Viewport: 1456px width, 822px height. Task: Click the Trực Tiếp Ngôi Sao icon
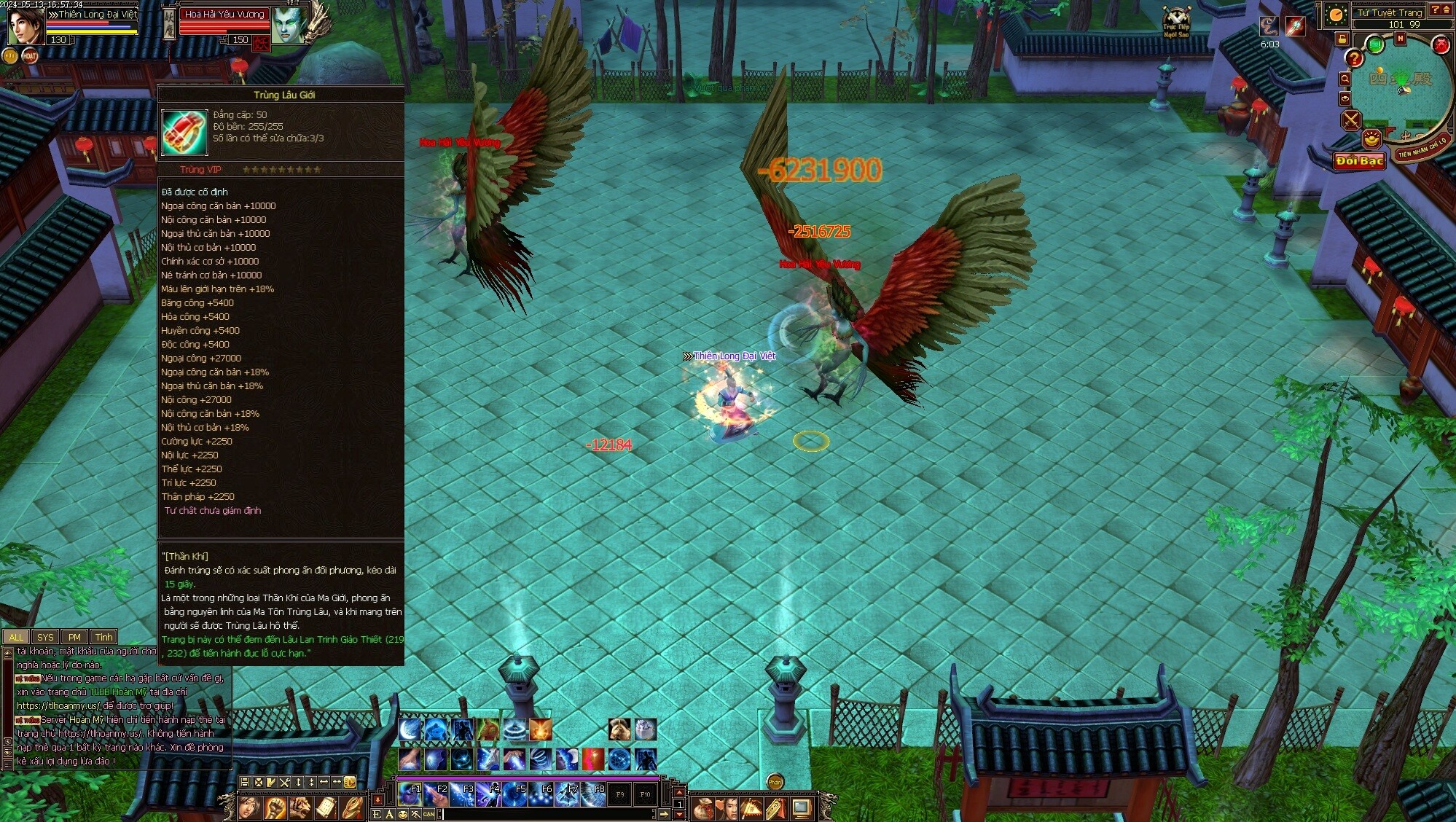point(1176,22)
